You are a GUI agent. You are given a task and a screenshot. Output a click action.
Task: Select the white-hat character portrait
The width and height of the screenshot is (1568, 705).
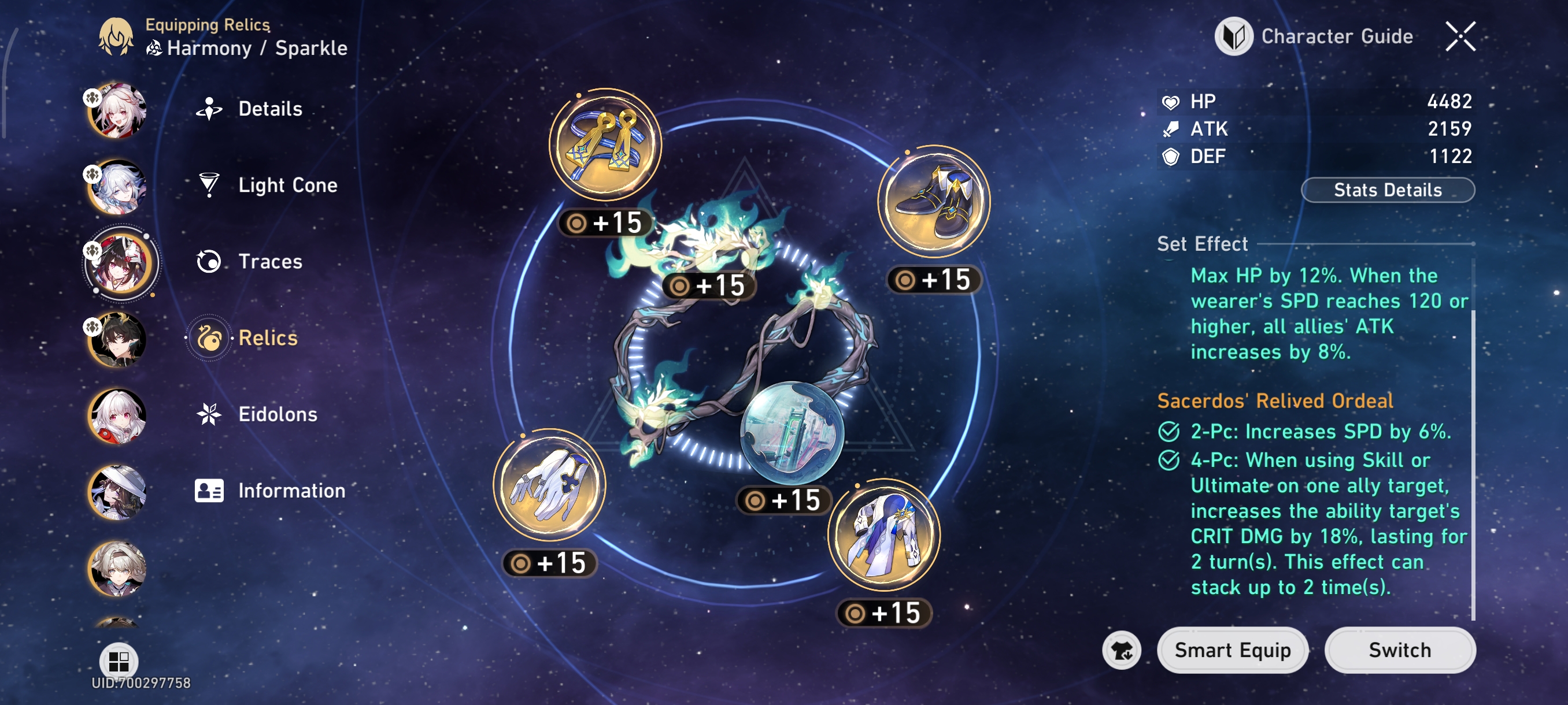pyautogui.click(x=117, y=492)
